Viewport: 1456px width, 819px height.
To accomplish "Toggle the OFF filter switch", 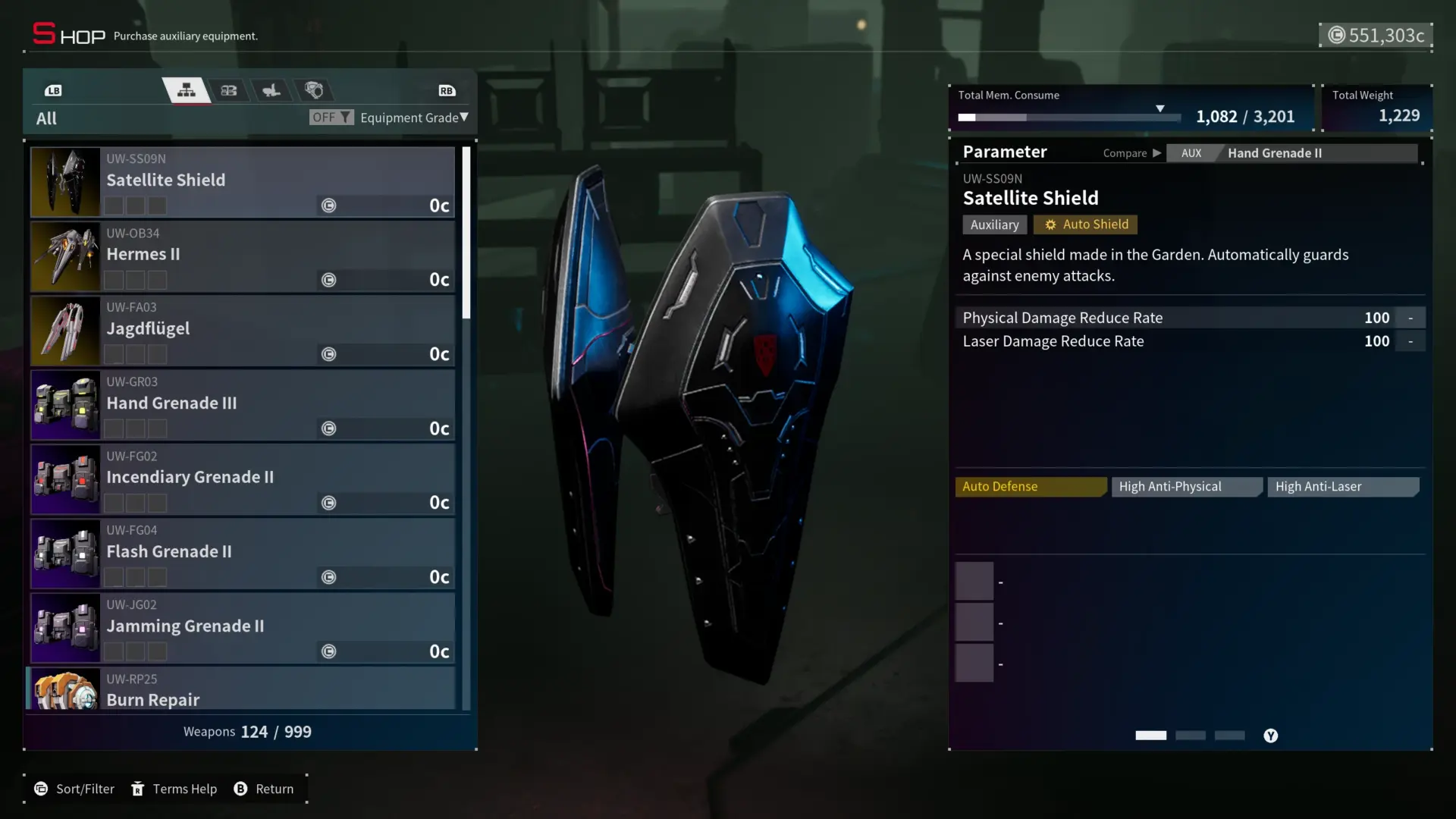I will point(331,118).
